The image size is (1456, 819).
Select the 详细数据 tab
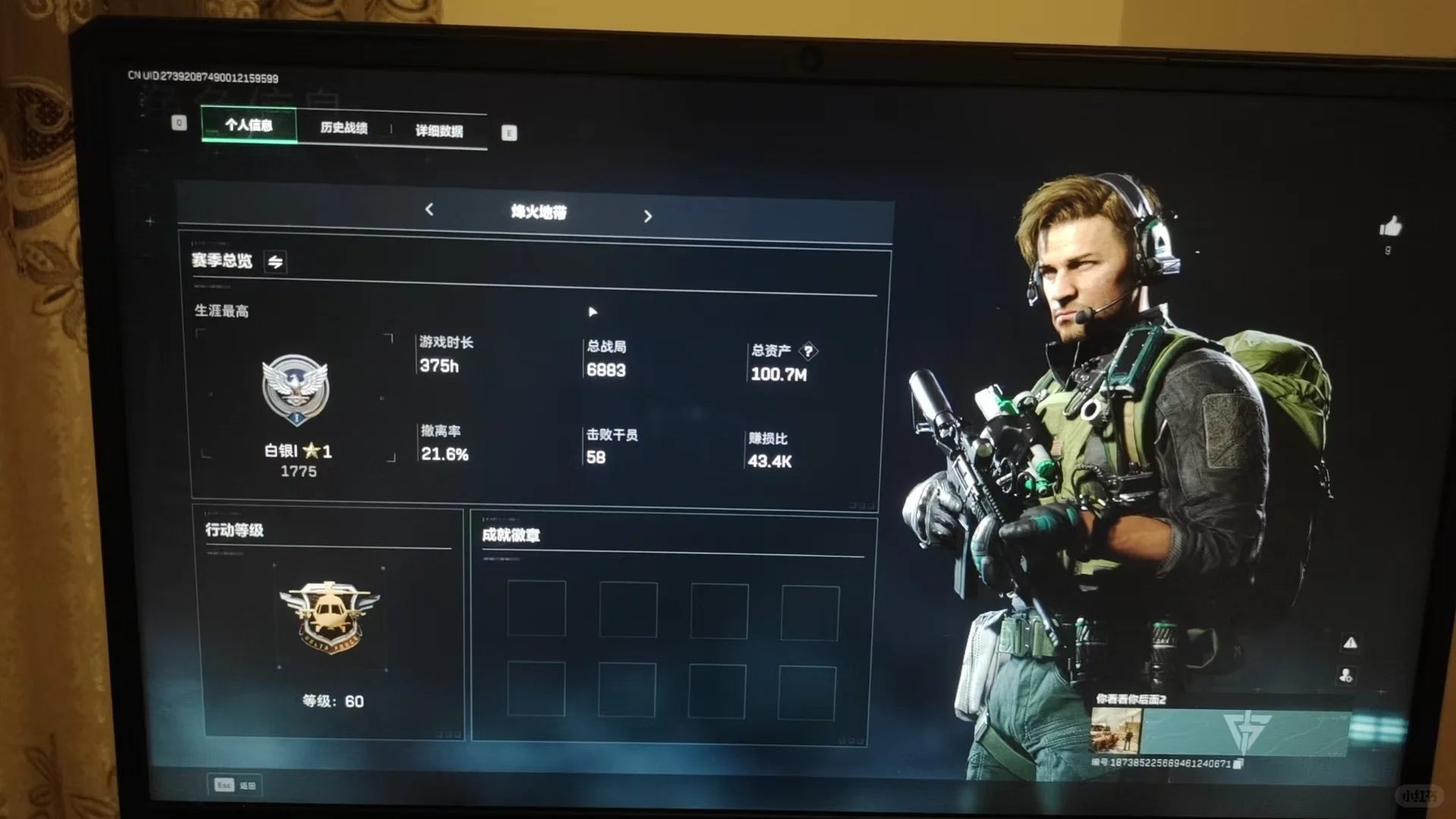click(x=439, y=131)
